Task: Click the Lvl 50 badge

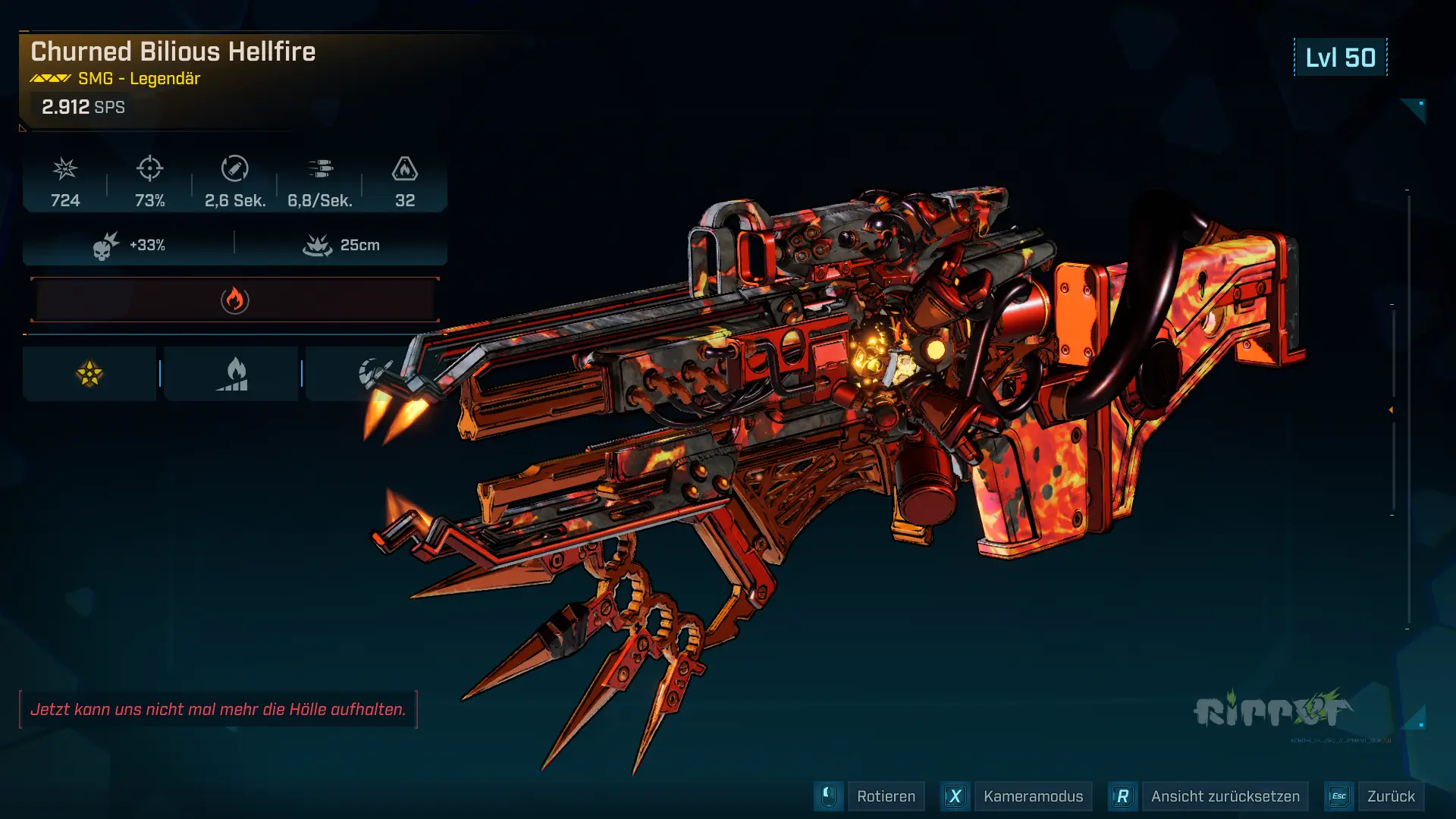Action: [x=1339, y=57]
